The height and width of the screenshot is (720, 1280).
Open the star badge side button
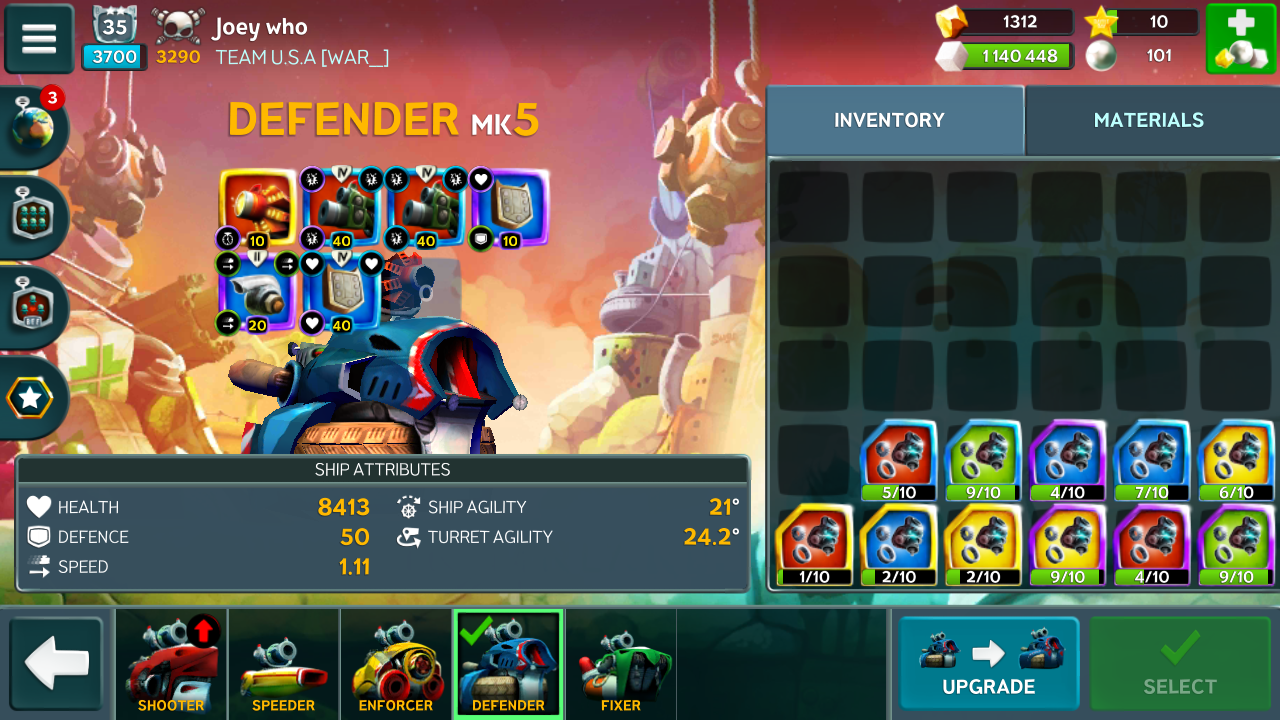coord(31,398)
